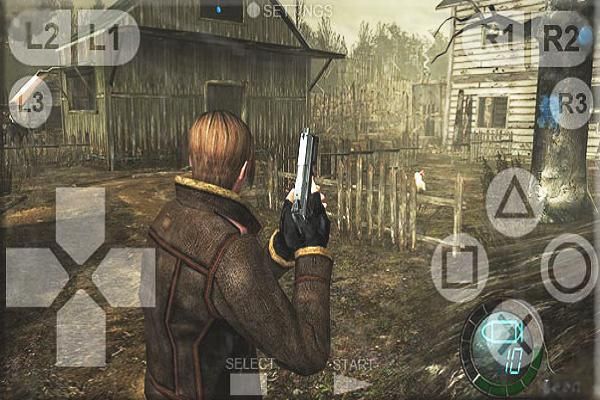Tap the on-screen Select button

[248, 380]
